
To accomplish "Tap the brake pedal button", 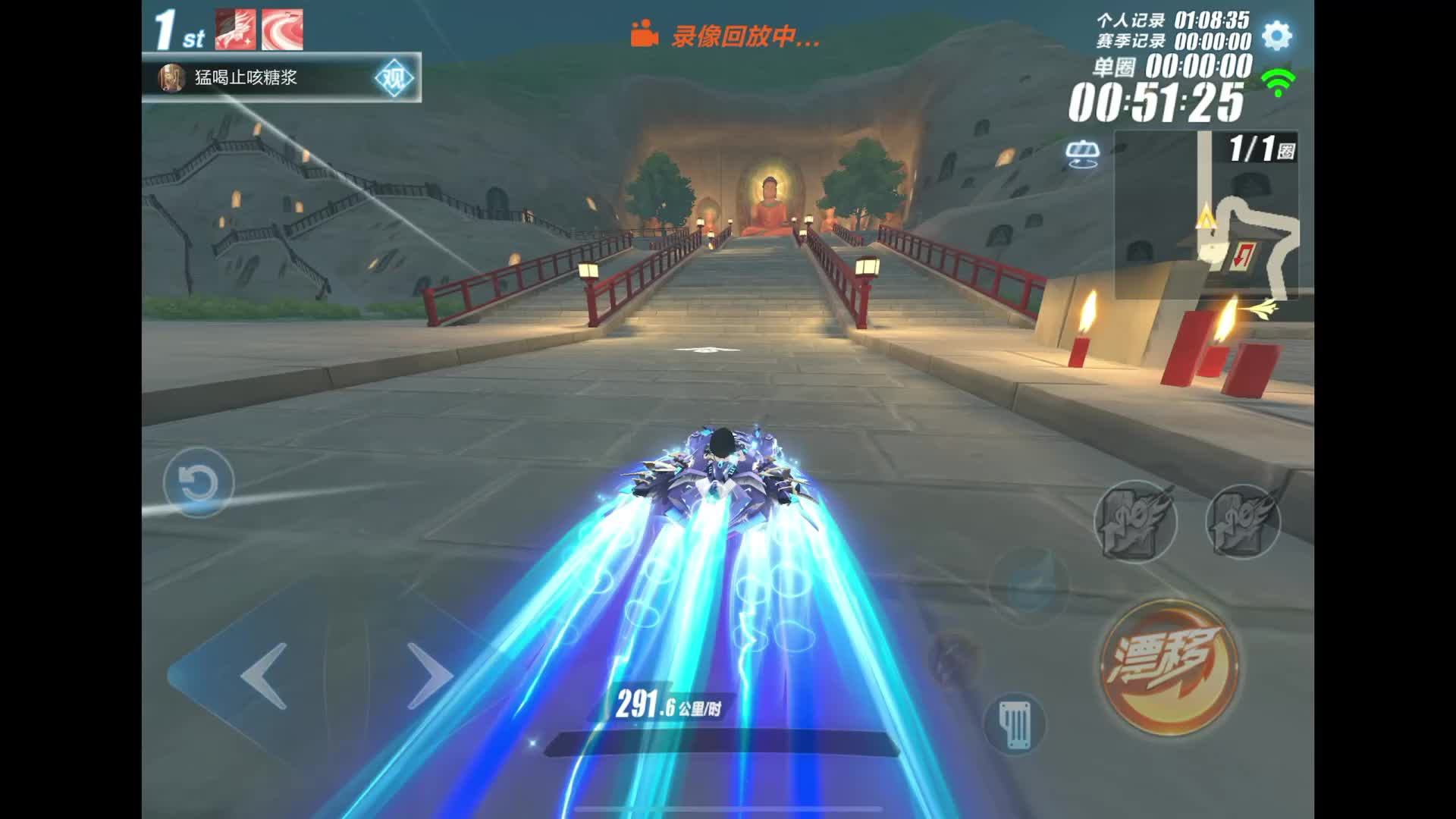I will coord(1015,723).
